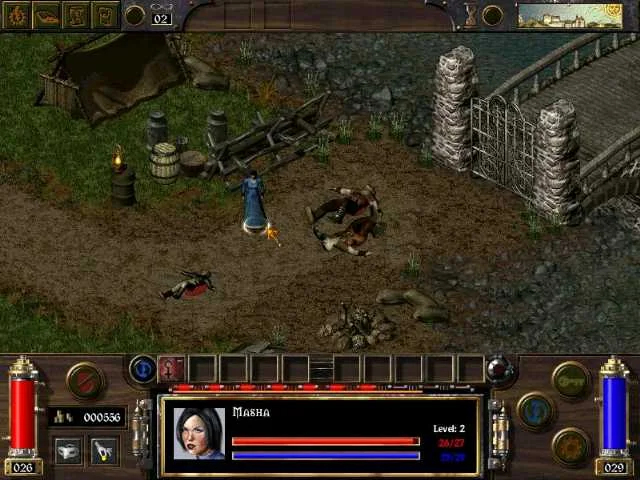The width and height of the screenshot is (640, 480).
Task: Activate the round blue swirl button
Action: point(535,411)
